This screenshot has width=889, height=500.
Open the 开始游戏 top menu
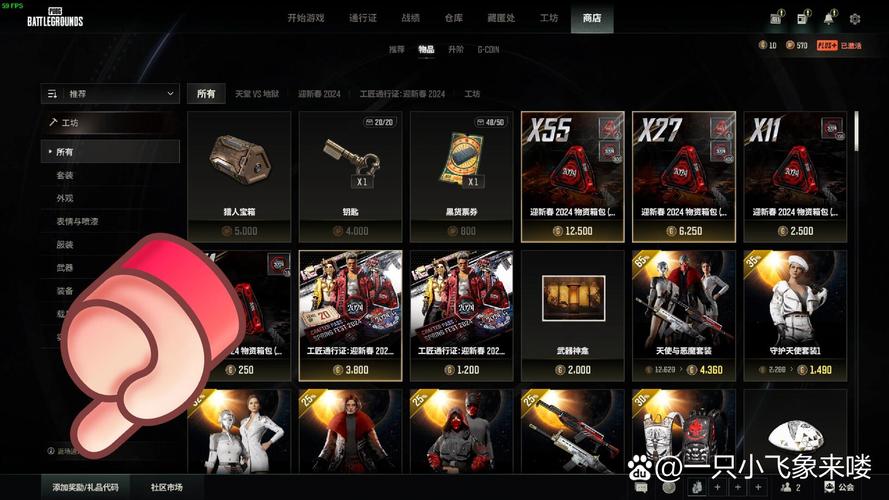[x=307, y=18]
